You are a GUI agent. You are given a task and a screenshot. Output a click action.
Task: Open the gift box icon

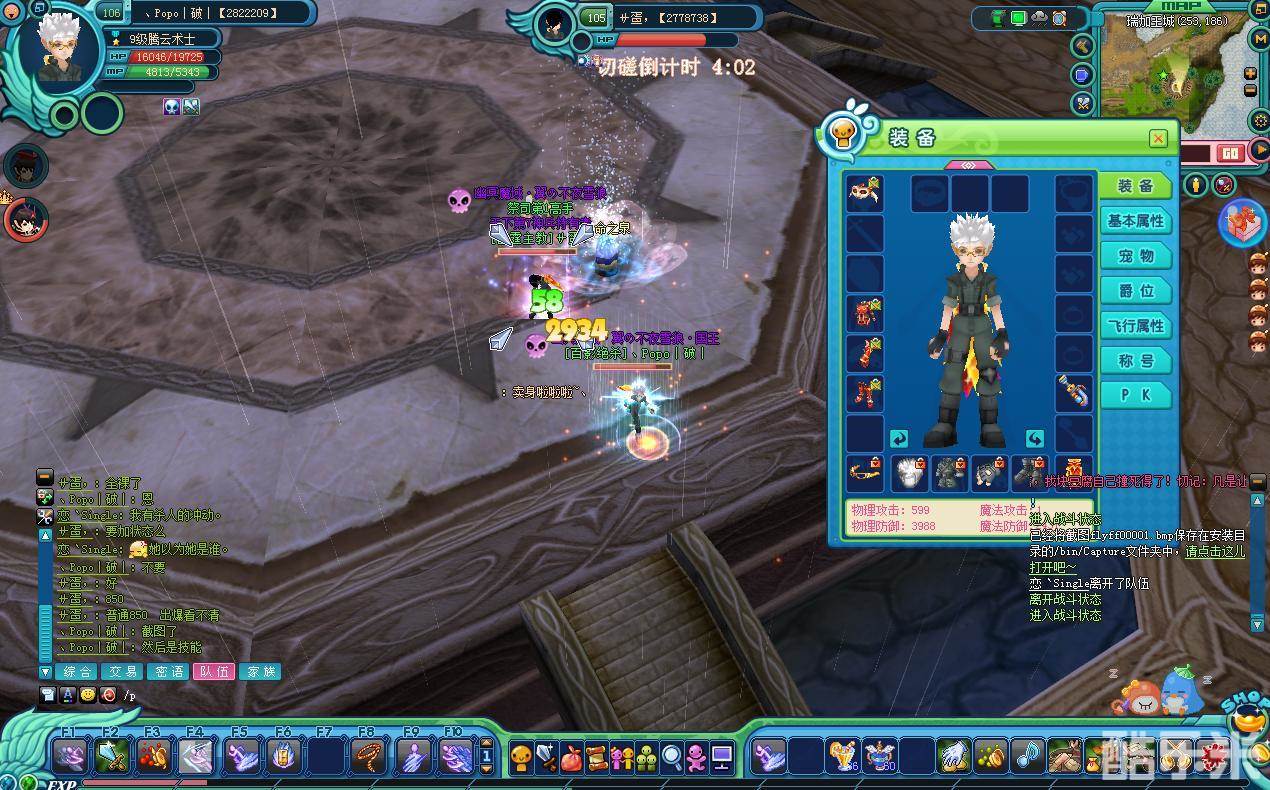tap(1243, 221)
